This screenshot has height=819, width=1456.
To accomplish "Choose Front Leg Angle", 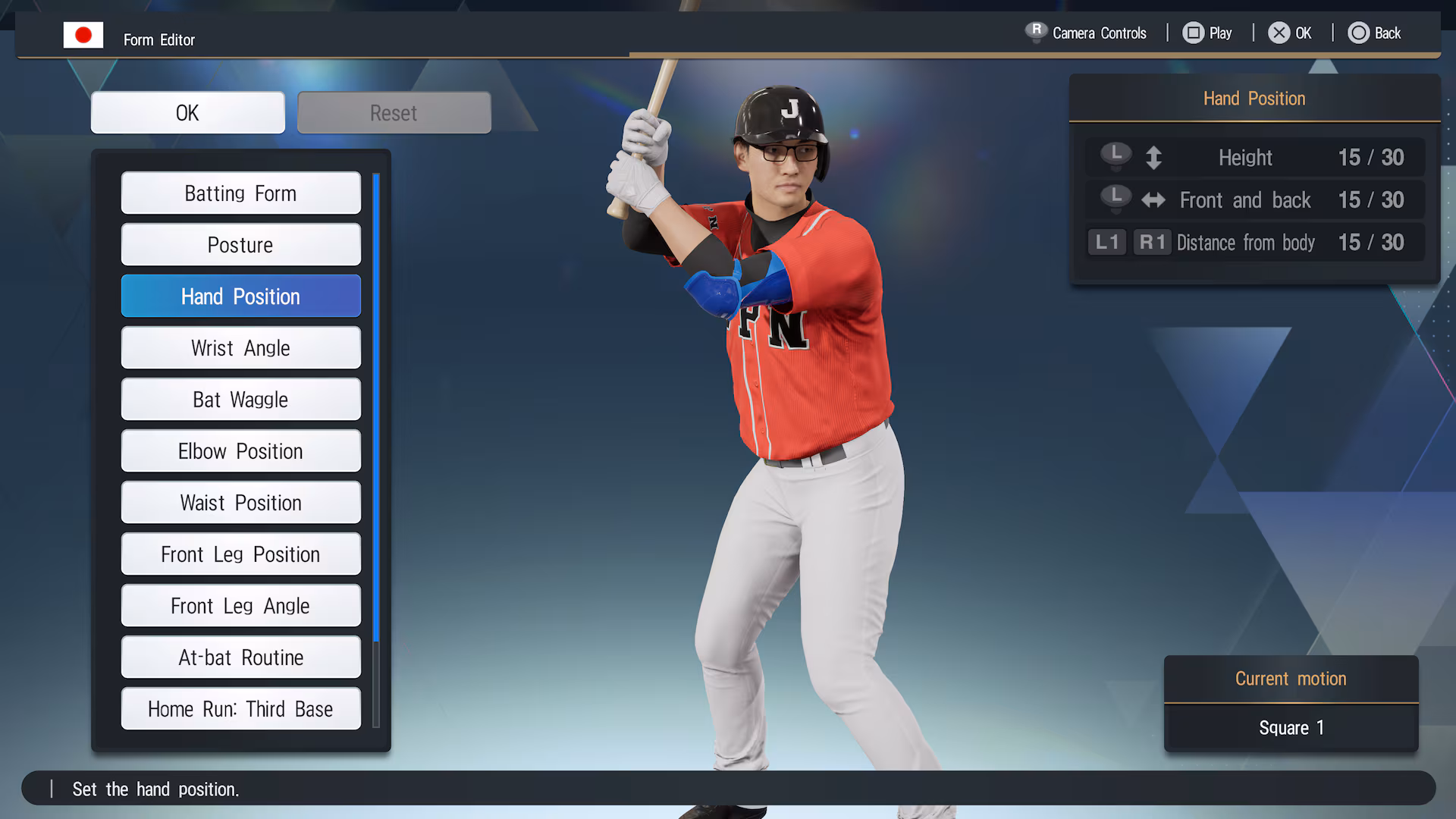I will 240,606.
